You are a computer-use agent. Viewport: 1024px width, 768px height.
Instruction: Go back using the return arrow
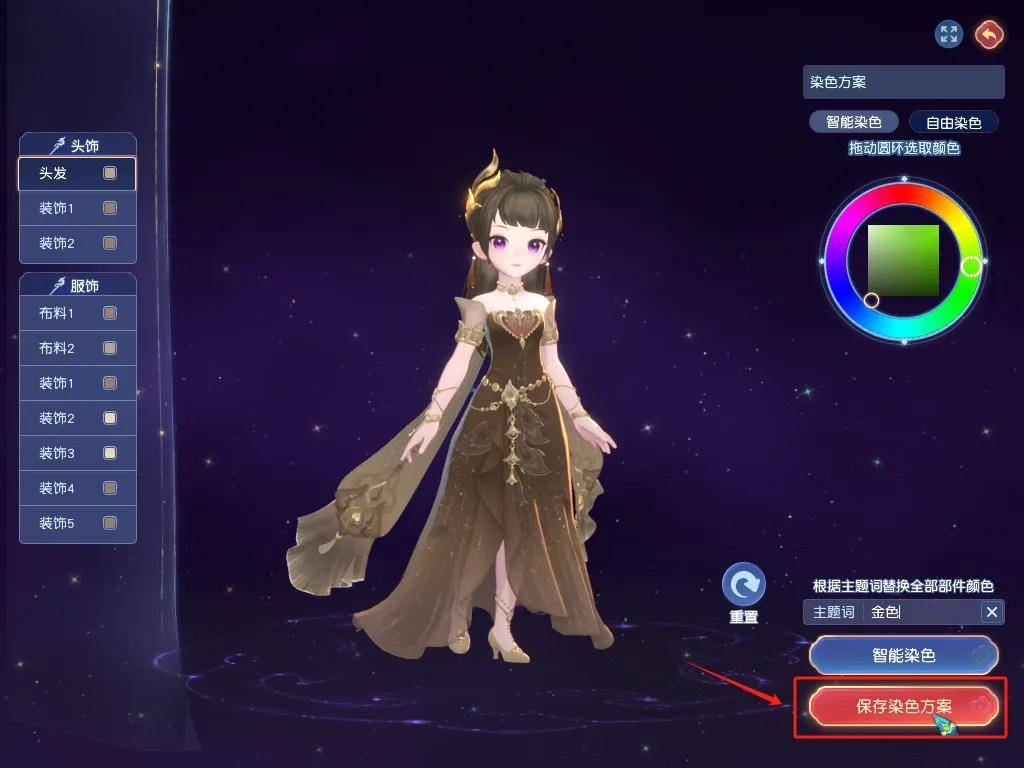[x=989, y=35]
